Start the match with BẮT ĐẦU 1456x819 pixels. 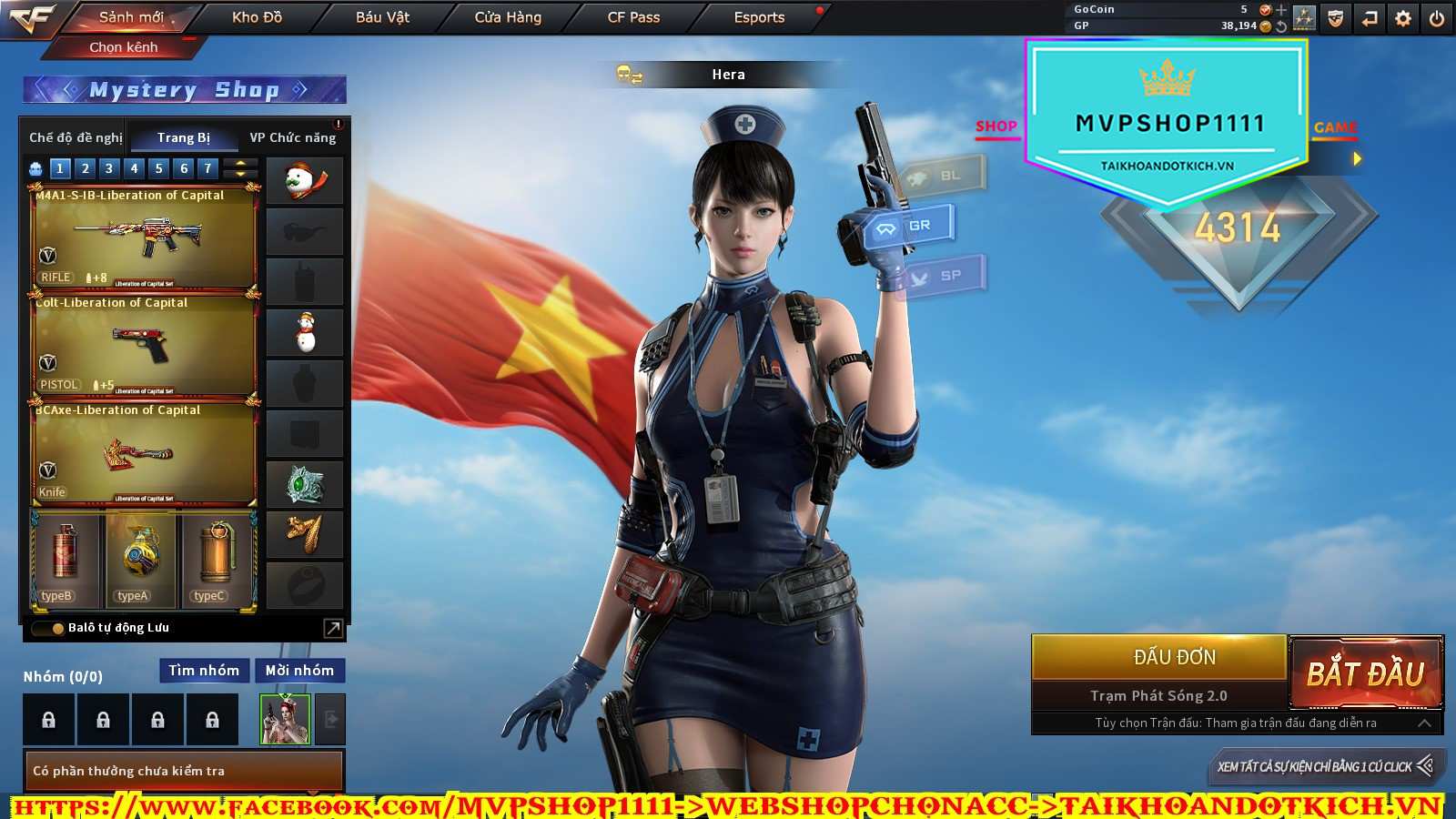pos(1365,673)
